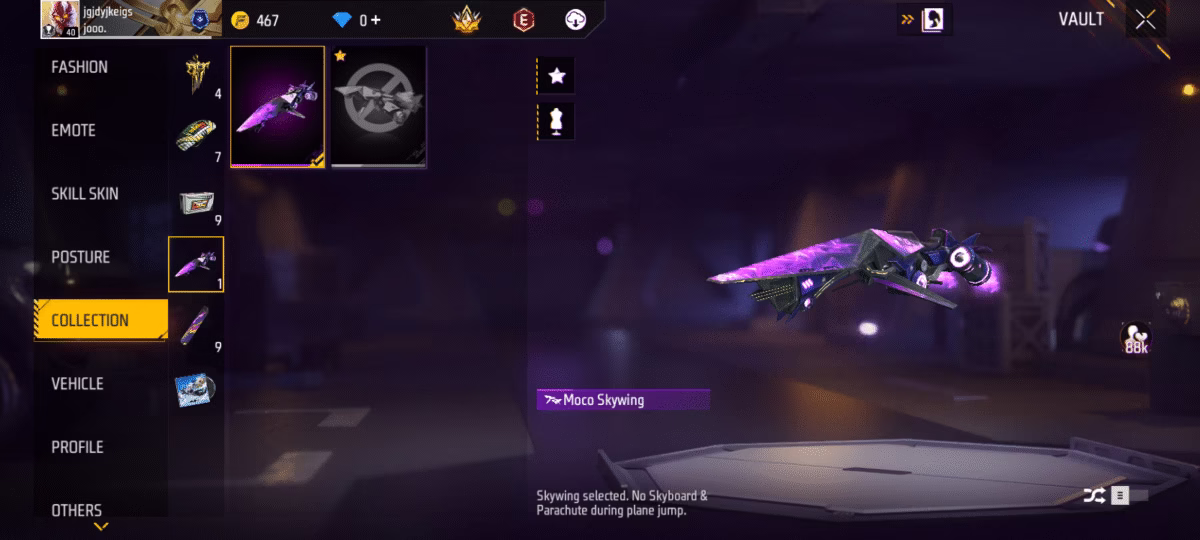The height and width of the screenshot is (540, 1200).
Task: Switch to the Emote section
Action: tap(74, 130)
